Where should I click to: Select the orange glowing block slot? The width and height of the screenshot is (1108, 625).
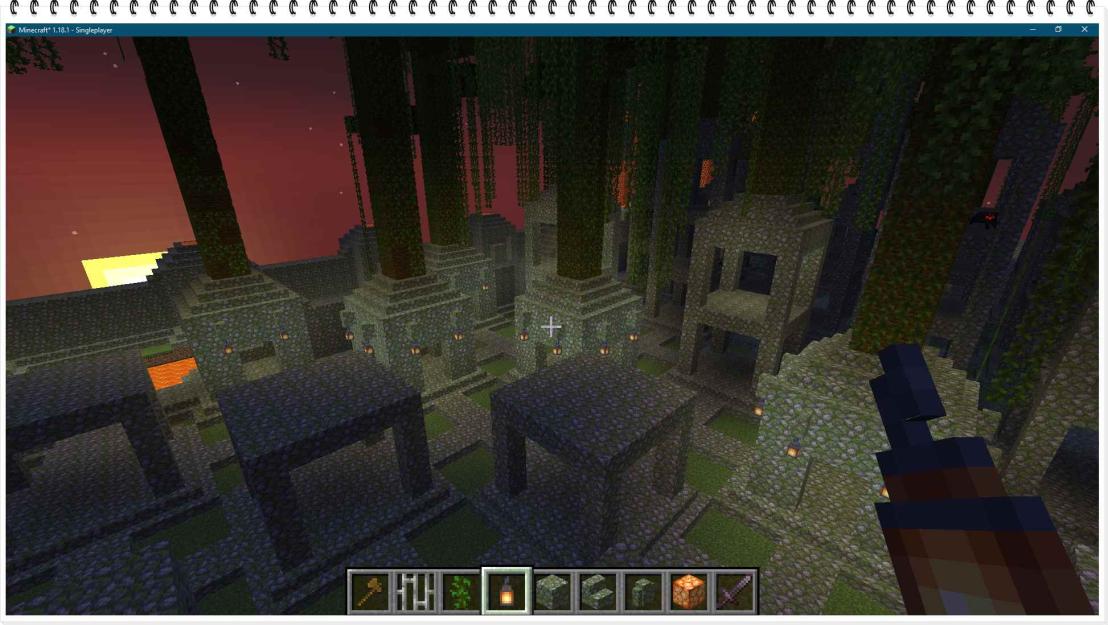(x=689, y=591)
